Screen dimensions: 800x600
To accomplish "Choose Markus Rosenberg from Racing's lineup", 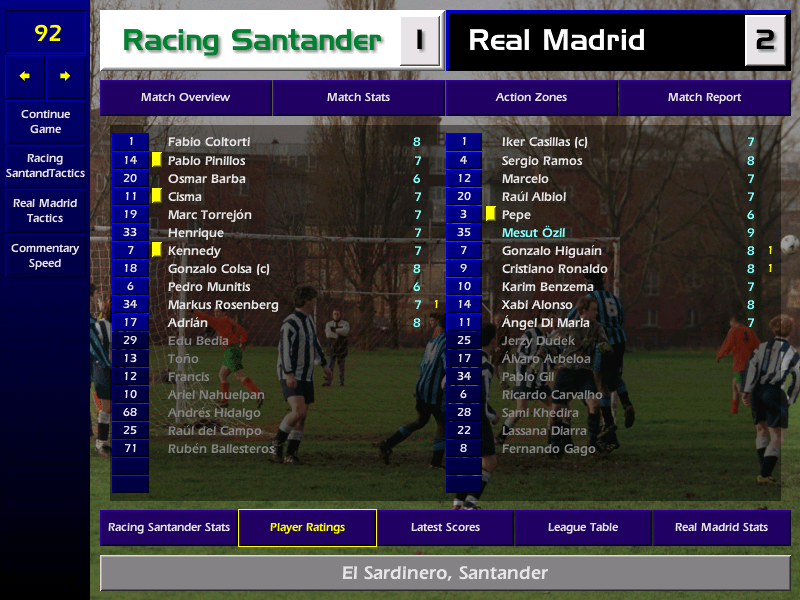I will (x=223, y=305).
